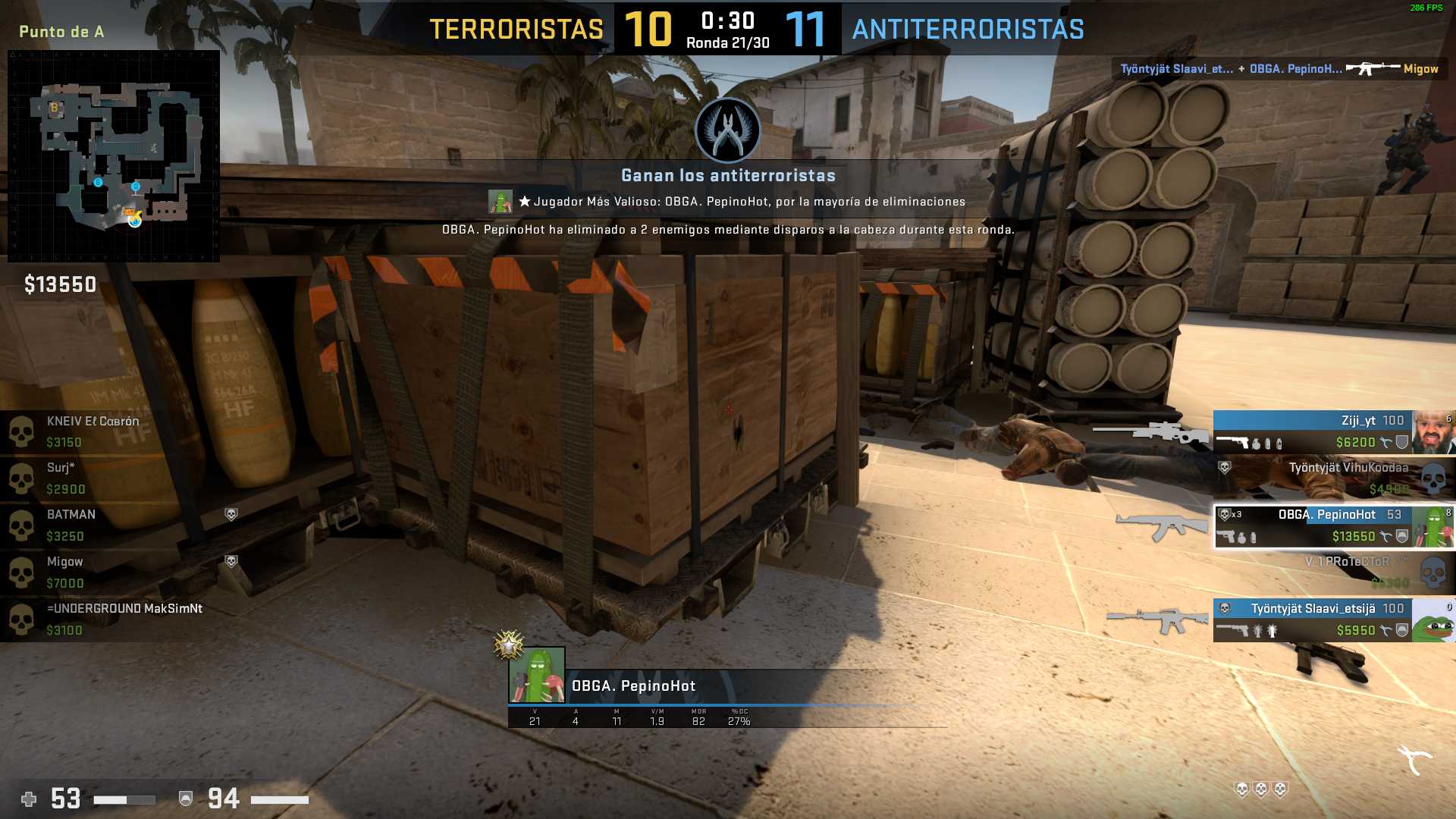Click the OBGA. PepinoHot MVP avatar

pyautogui.click(x=537, y=675)
